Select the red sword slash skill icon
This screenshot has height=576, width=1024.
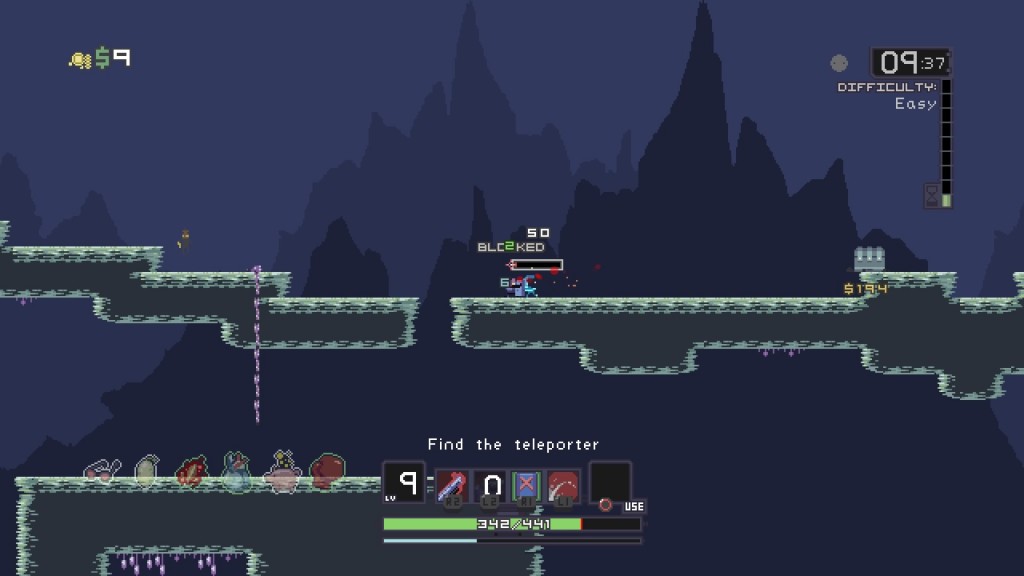pyautogui.click(x=452, y=485)
